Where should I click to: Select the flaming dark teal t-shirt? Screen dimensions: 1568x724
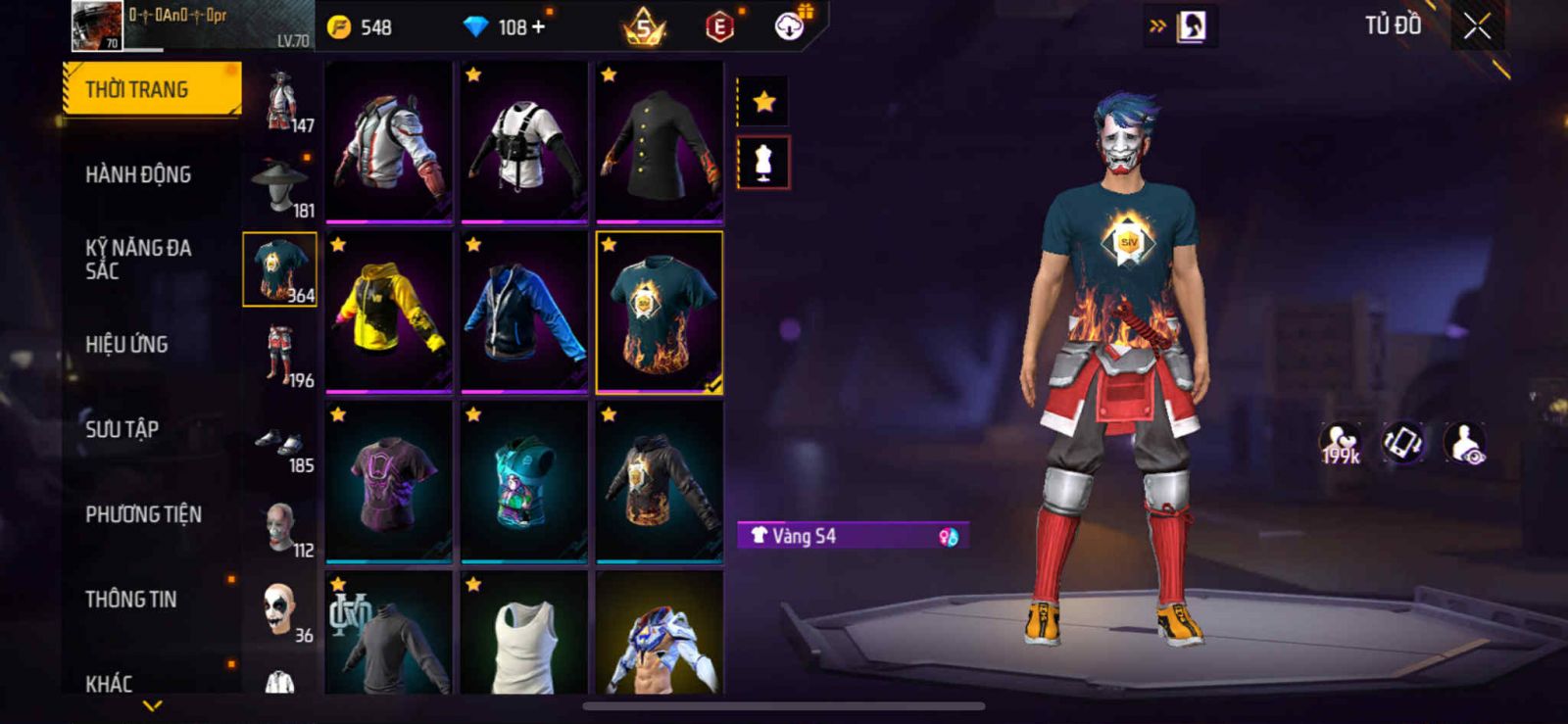point(660,313)
